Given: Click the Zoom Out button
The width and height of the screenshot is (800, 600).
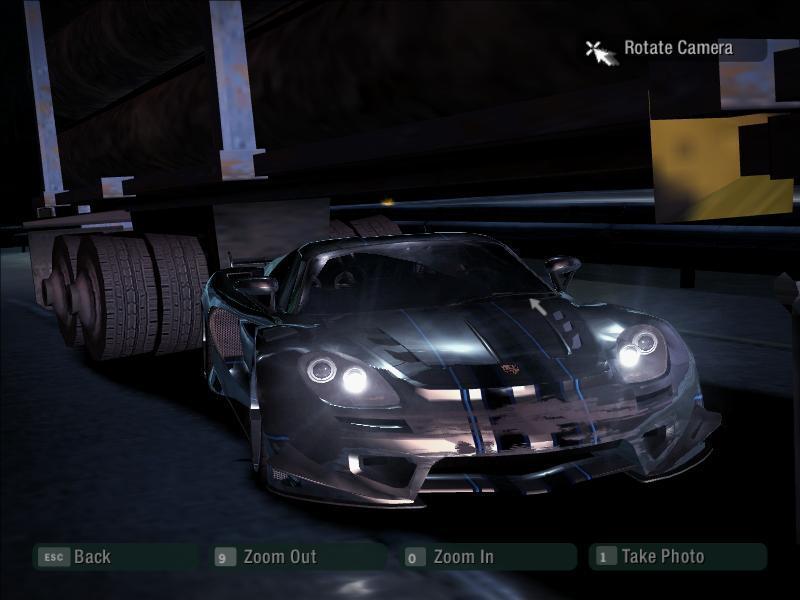Looking at the screenshot, I should tap(279, 557).
